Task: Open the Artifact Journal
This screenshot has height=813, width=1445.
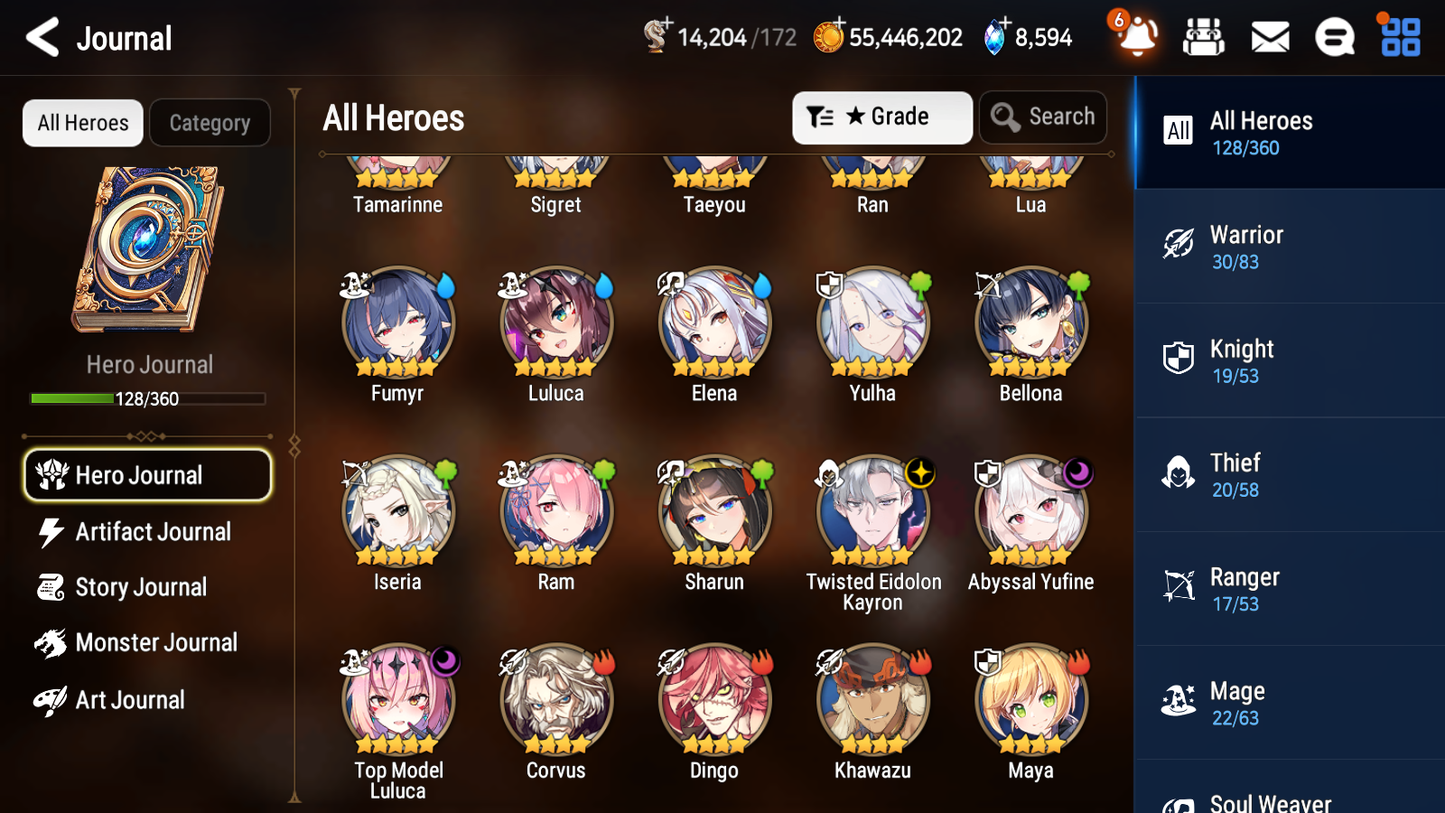Action: [152, 531]
